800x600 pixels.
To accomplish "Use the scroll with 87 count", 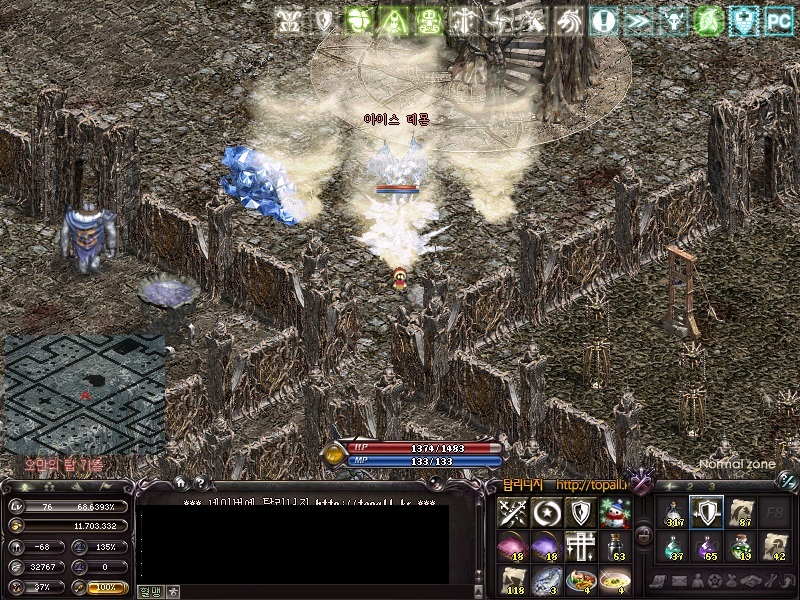I will pos(740,514).
